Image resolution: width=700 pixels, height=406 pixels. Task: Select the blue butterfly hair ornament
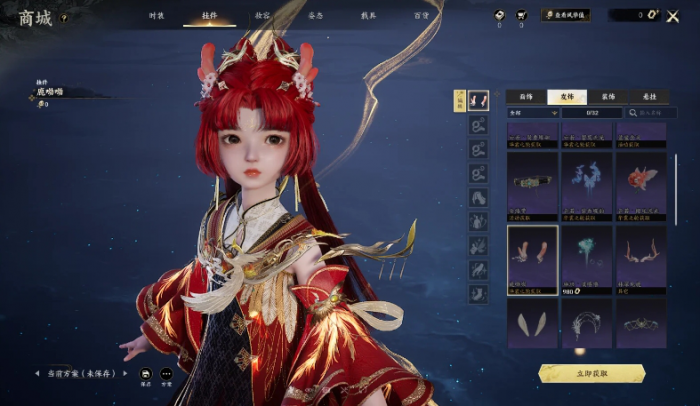(x=586, y=184)
